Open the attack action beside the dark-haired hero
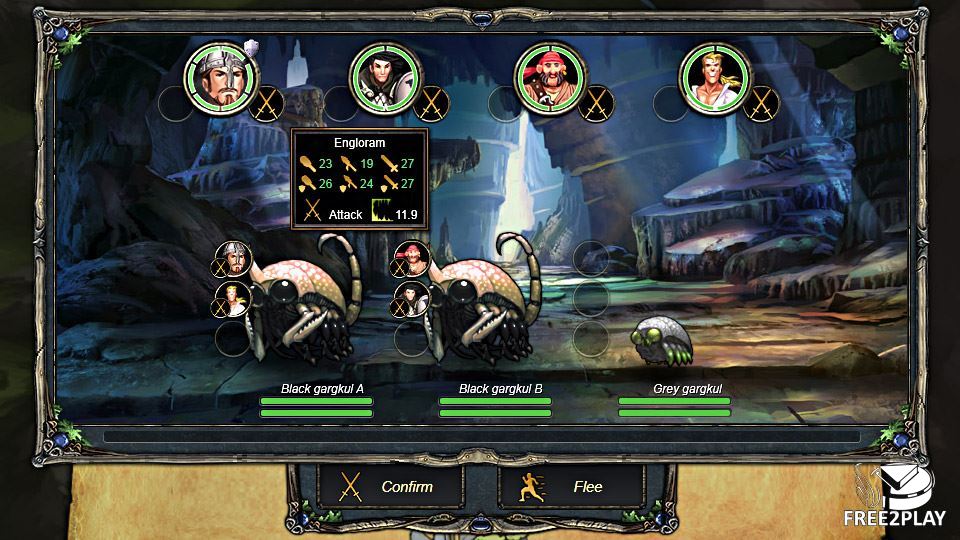The image size is (960, 540). [432, 103]
